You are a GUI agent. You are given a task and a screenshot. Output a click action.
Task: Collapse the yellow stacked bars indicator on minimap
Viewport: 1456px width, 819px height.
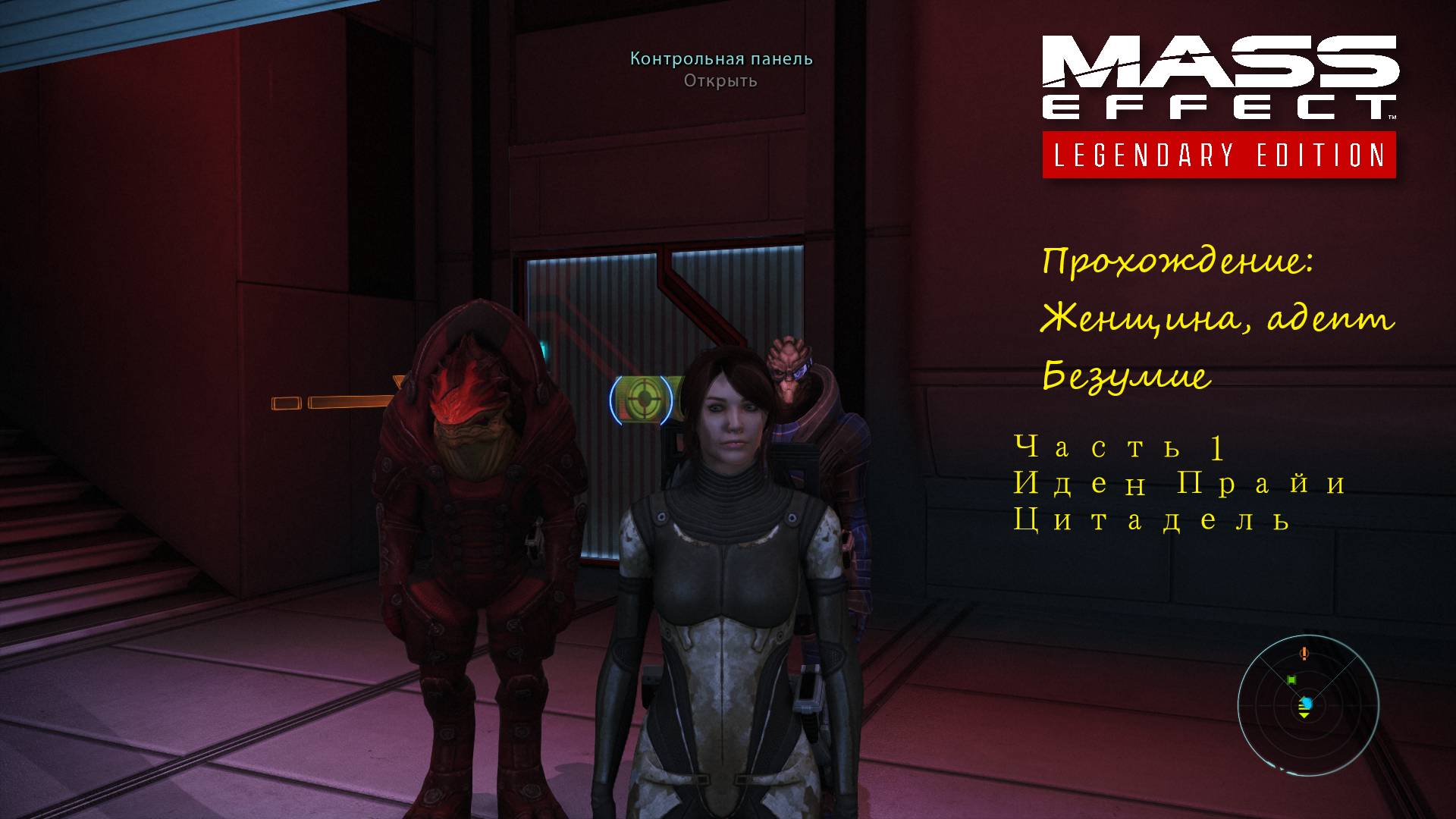(x=1303, y=706)
